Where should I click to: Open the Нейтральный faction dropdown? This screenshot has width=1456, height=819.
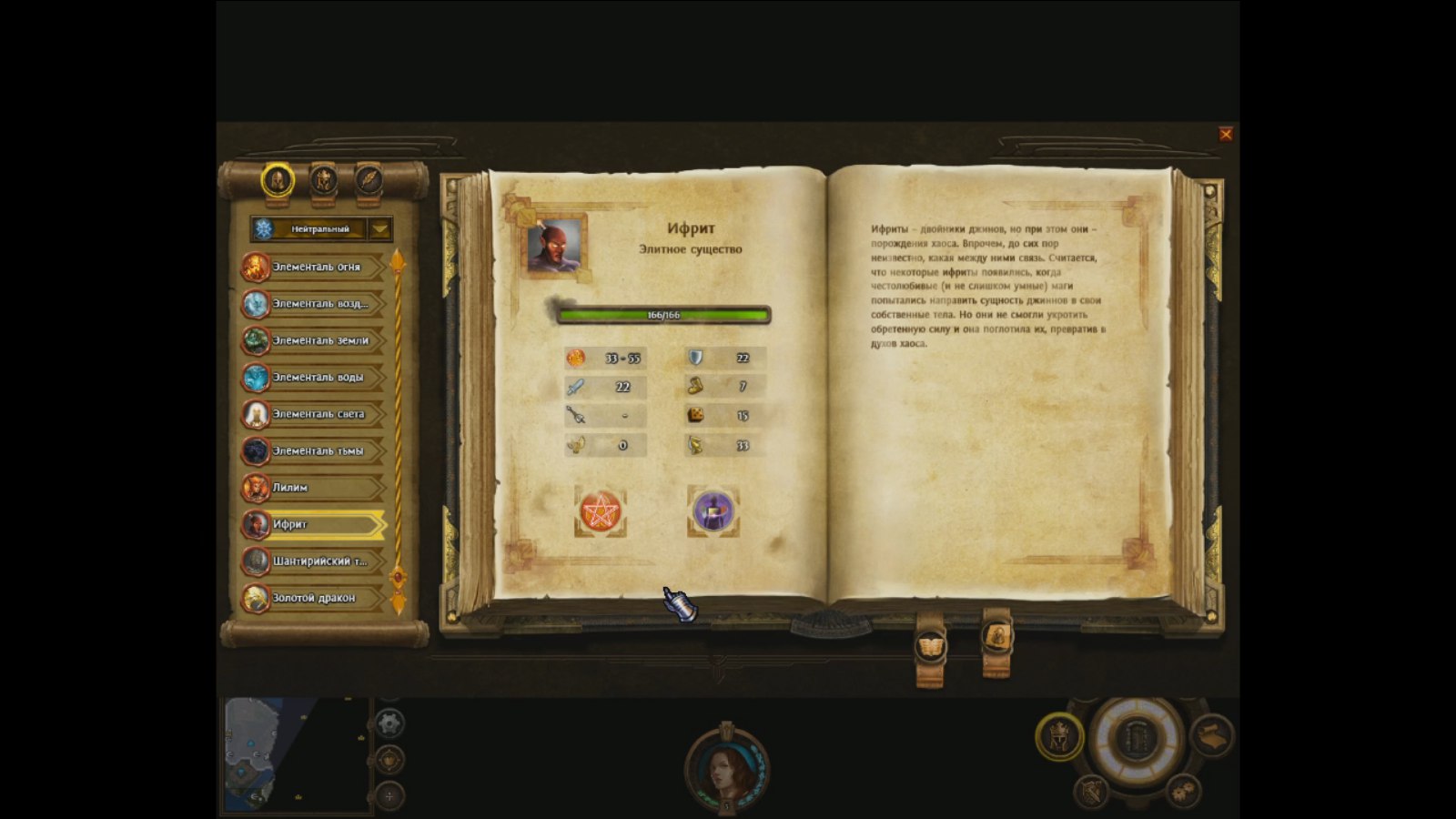[380, 229]
